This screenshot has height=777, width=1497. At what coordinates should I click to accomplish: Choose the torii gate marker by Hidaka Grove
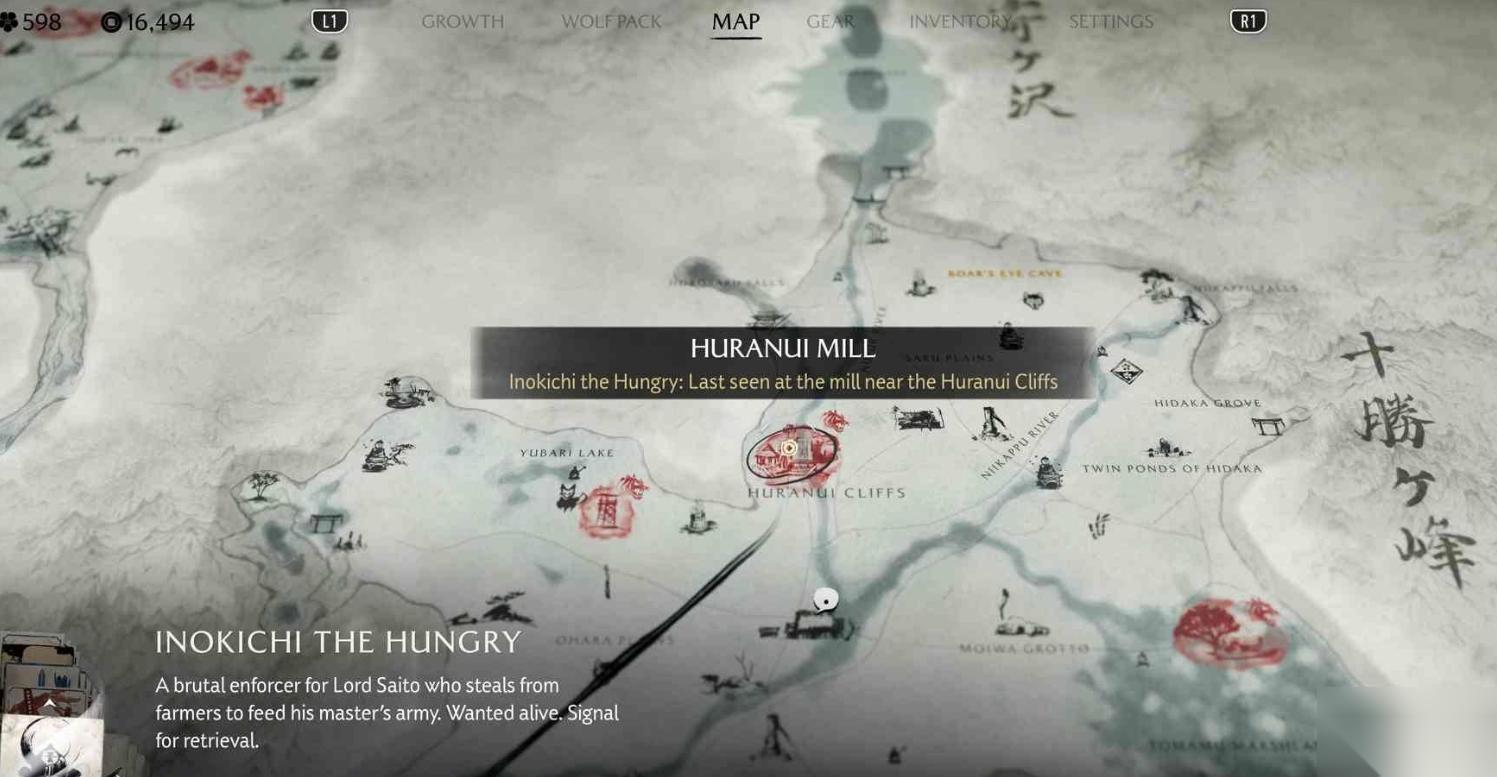(x=1267, y=426)
